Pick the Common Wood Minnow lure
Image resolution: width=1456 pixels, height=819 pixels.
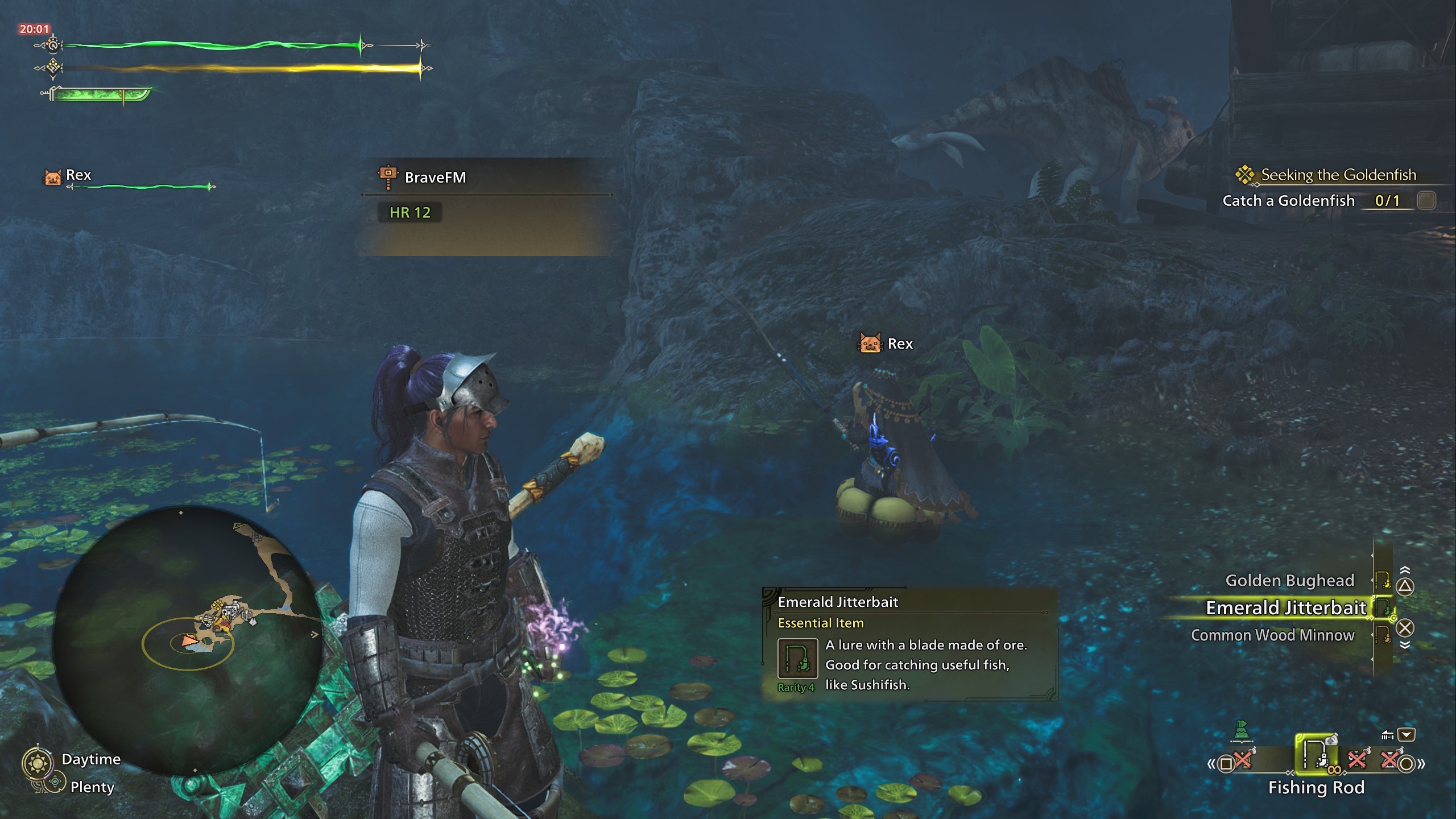(1272, 635)
